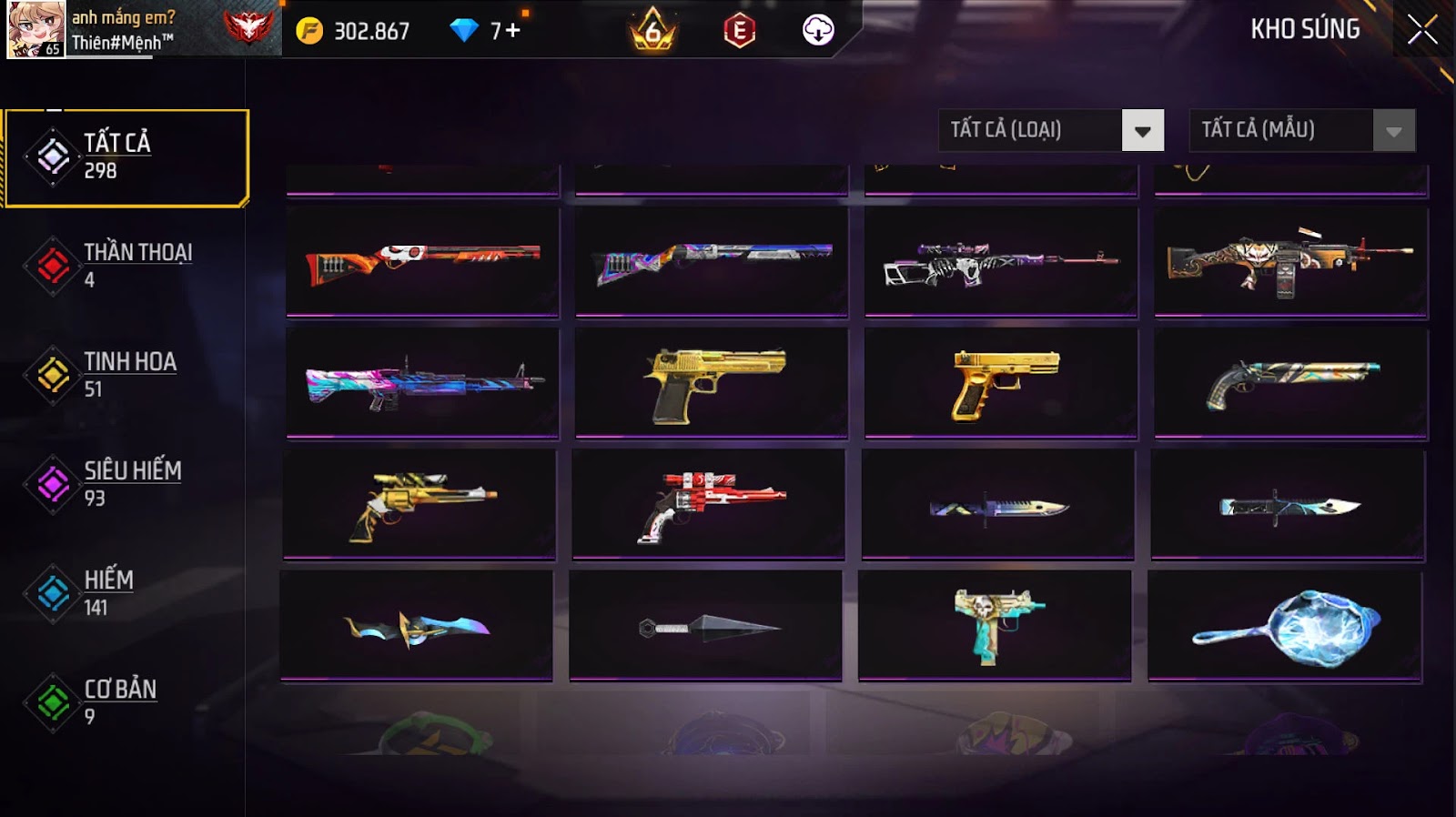Select the golden Desert Eagle skin
The width and height of the screenshot is (1456, 817).
(x=712, y=384)
